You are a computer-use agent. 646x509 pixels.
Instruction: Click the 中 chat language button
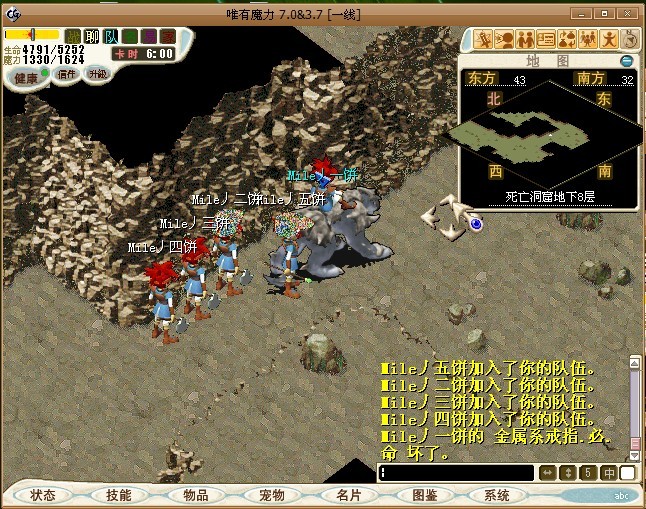point(609,473)
